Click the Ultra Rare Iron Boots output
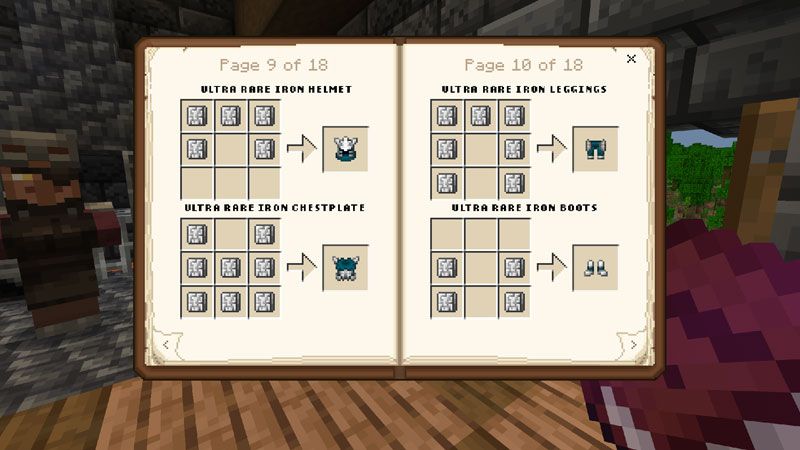The width and height of the screenshot is (800, 450). [595, 268]
